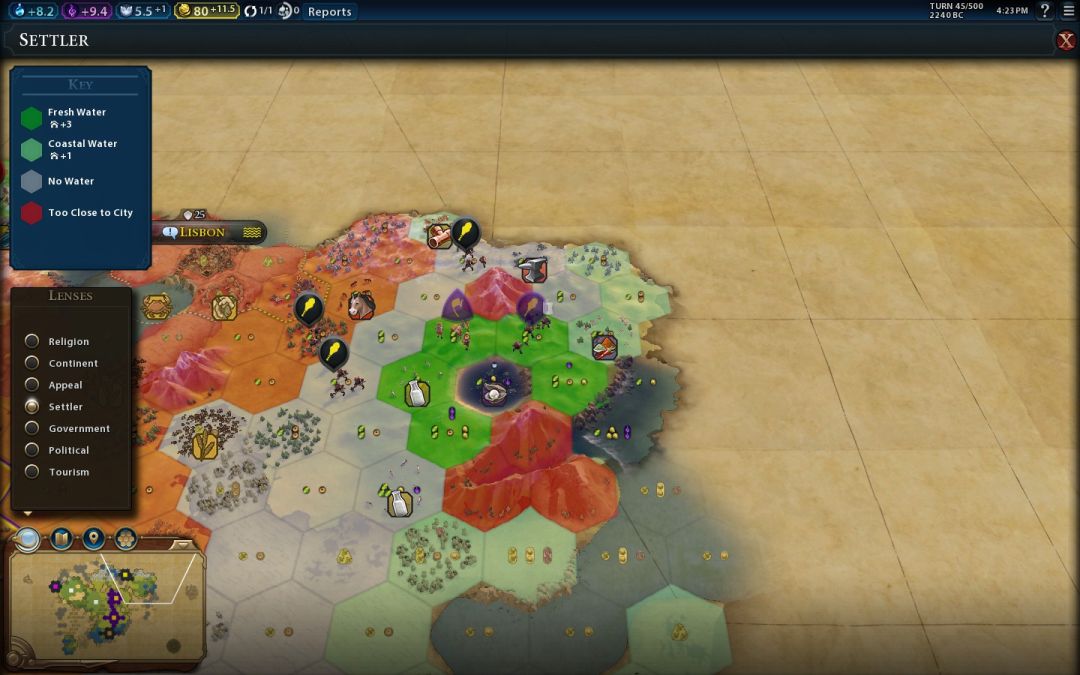Open the hex flower button above minimap
Image resolution: width=1080 pixels, height=675 pixels.
pos(126,540)
